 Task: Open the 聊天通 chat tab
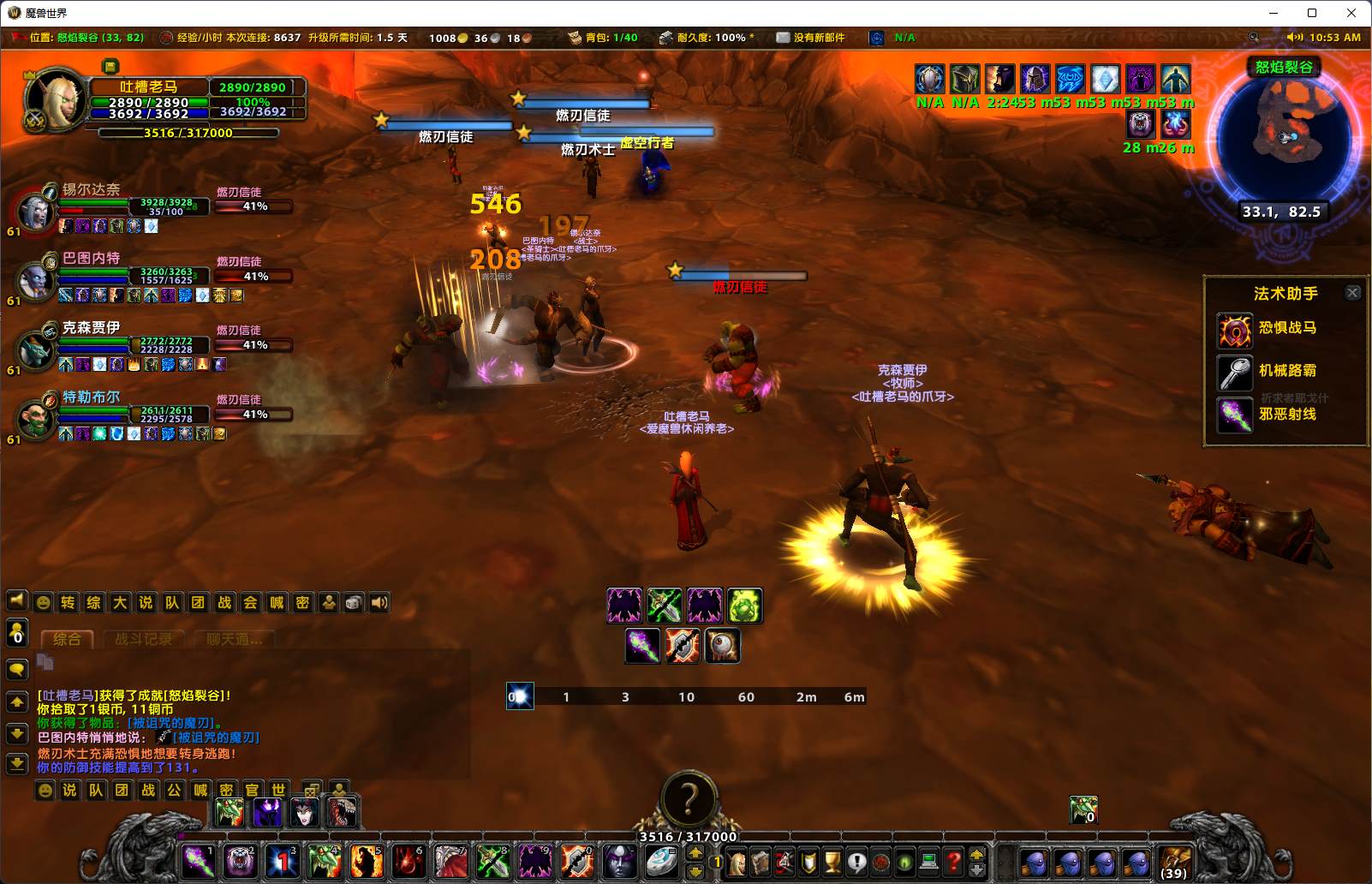[x=233, y=639]
